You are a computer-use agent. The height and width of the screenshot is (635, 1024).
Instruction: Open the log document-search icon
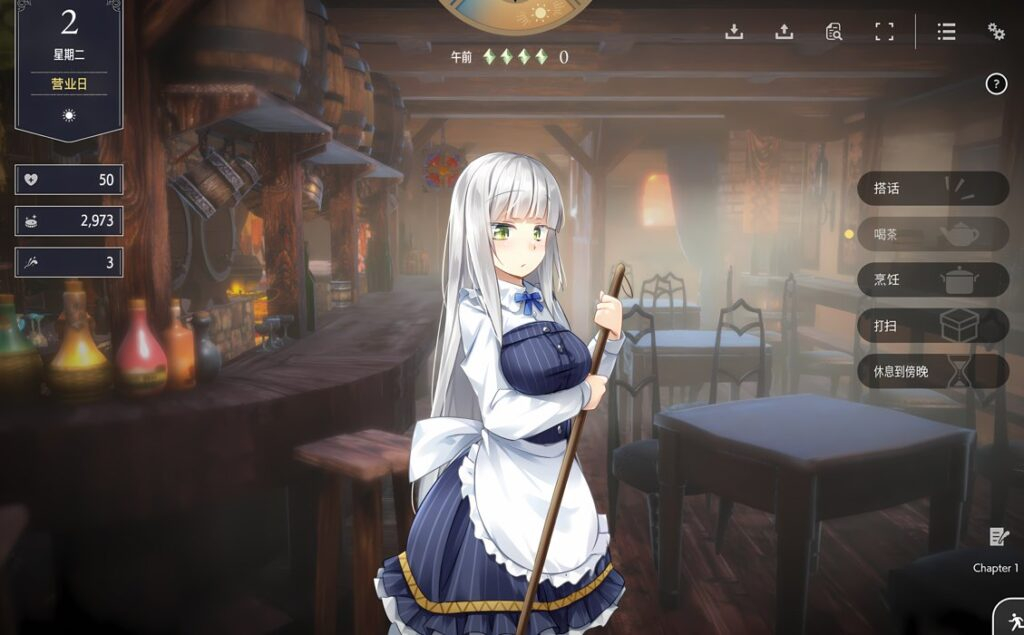[834, 31]
